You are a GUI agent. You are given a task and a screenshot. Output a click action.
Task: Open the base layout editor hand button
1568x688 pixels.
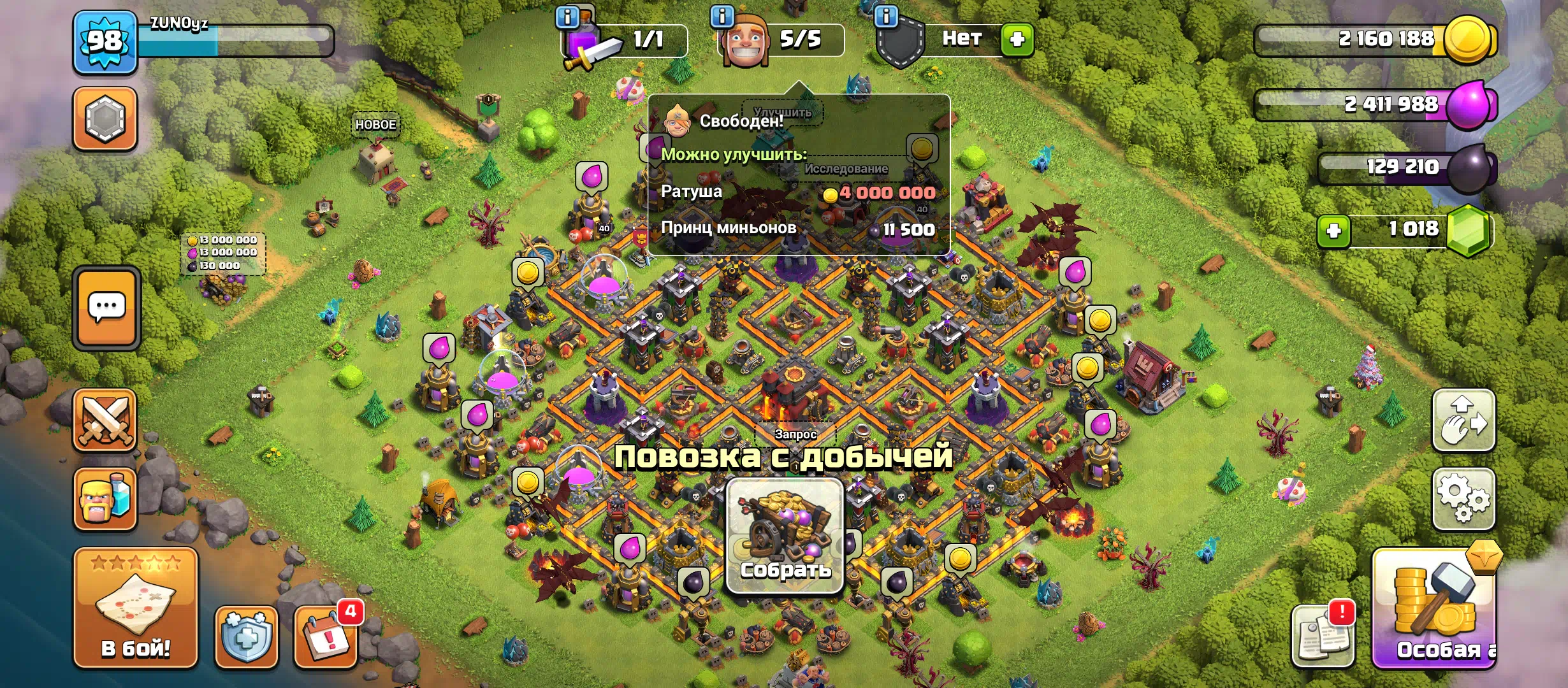[x=1463, y=420]
